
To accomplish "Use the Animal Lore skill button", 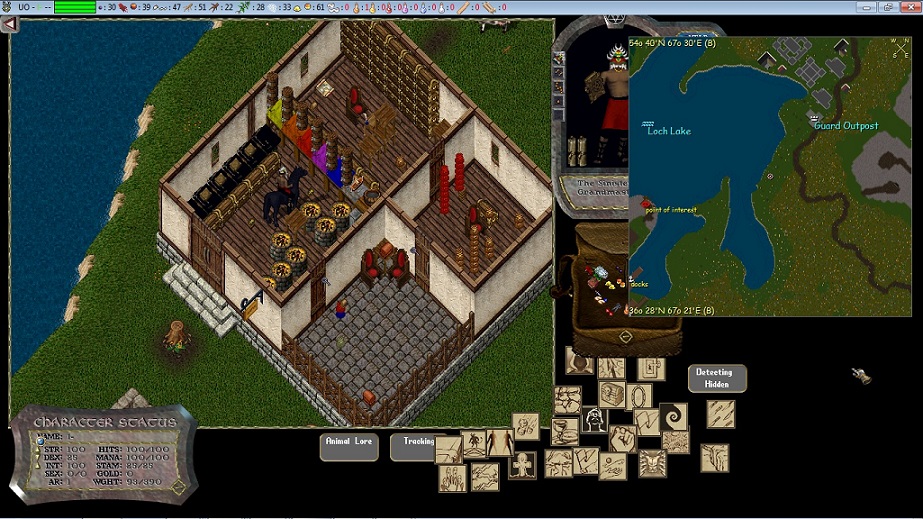I will (349, 446).
